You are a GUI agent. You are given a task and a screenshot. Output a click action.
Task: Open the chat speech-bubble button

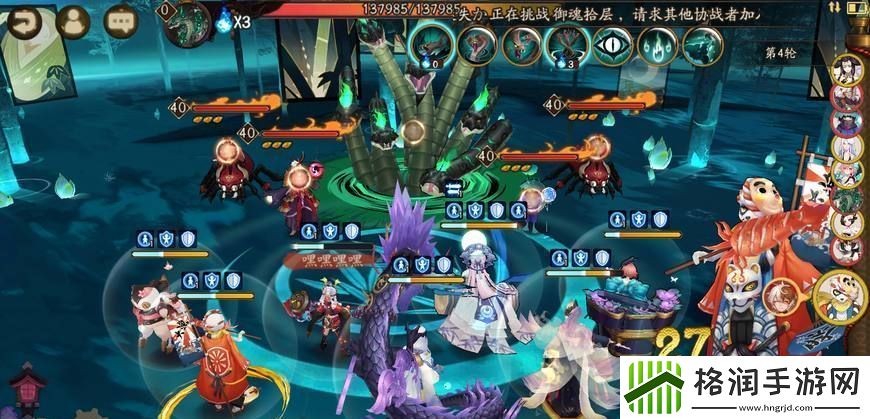click(121, 20)
